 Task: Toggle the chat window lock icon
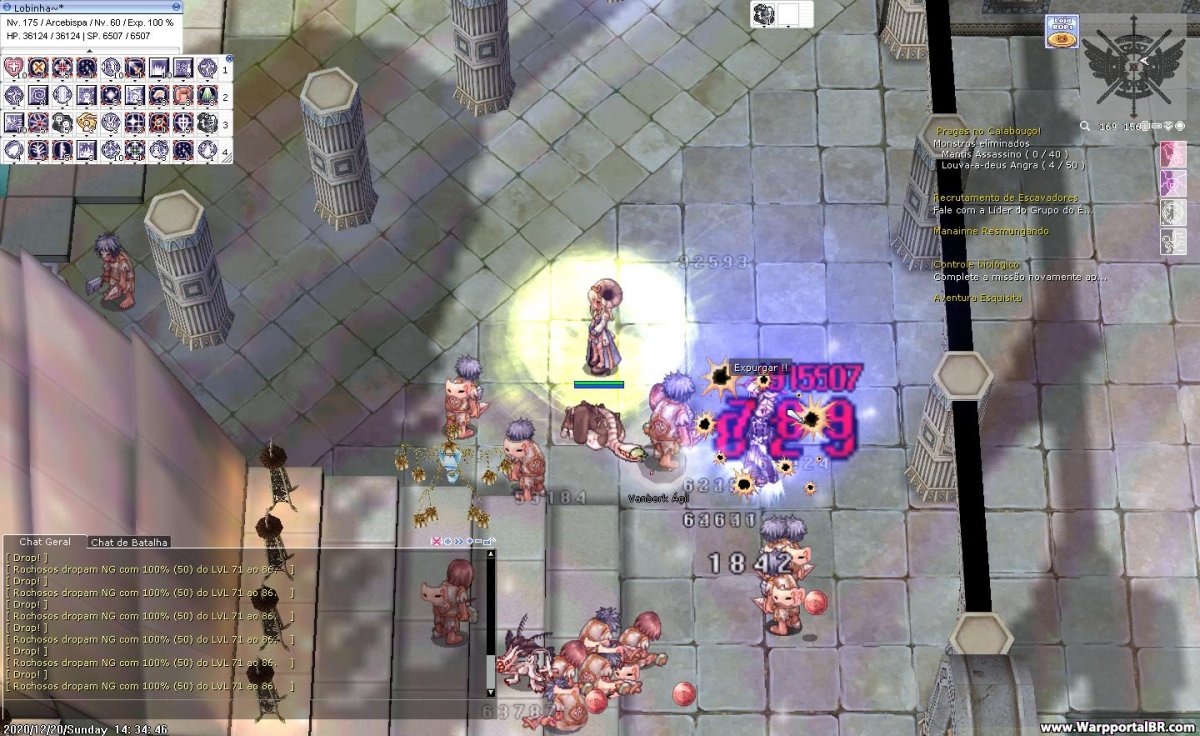(x=490, y=541)
